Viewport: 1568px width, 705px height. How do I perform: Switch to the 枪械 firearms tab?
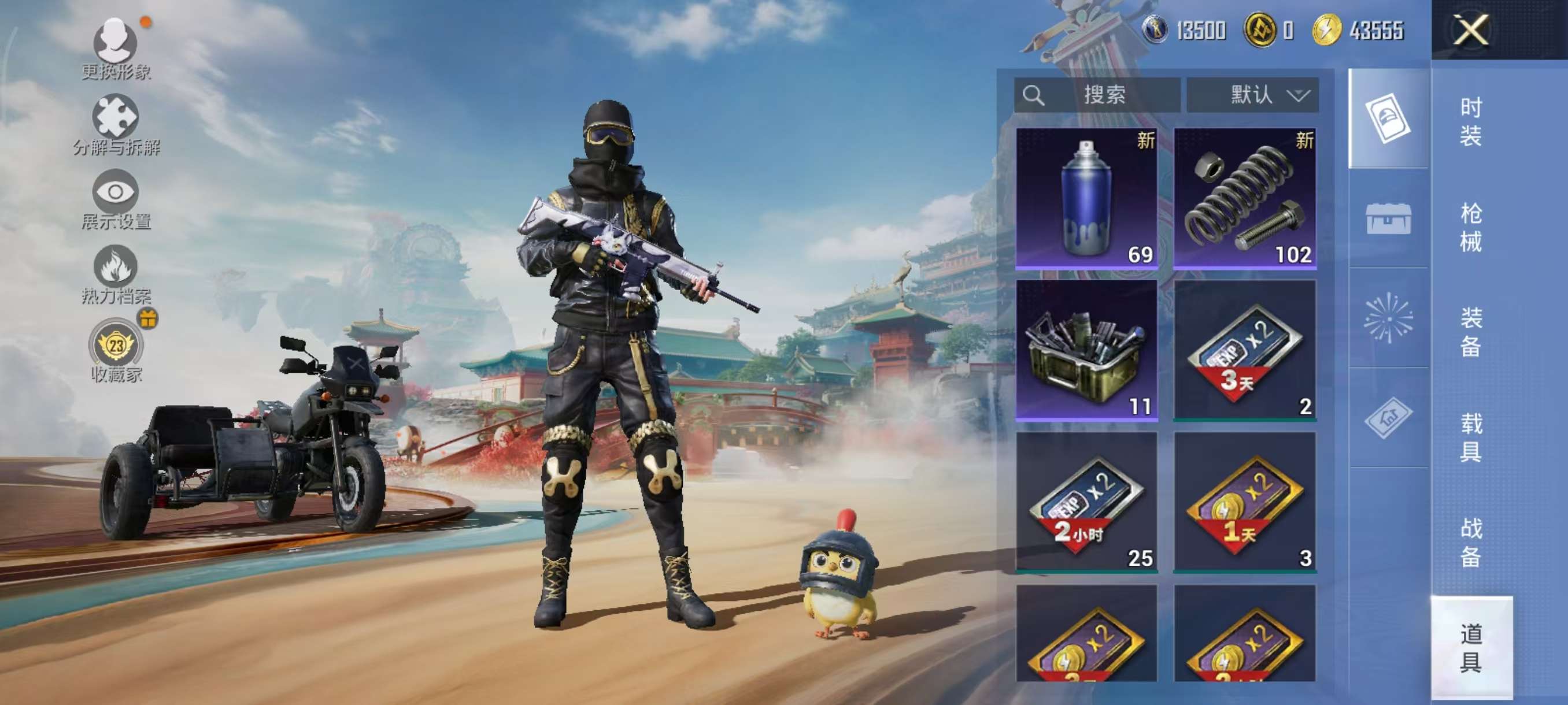pyautogui.click(x=1471, y=228)
